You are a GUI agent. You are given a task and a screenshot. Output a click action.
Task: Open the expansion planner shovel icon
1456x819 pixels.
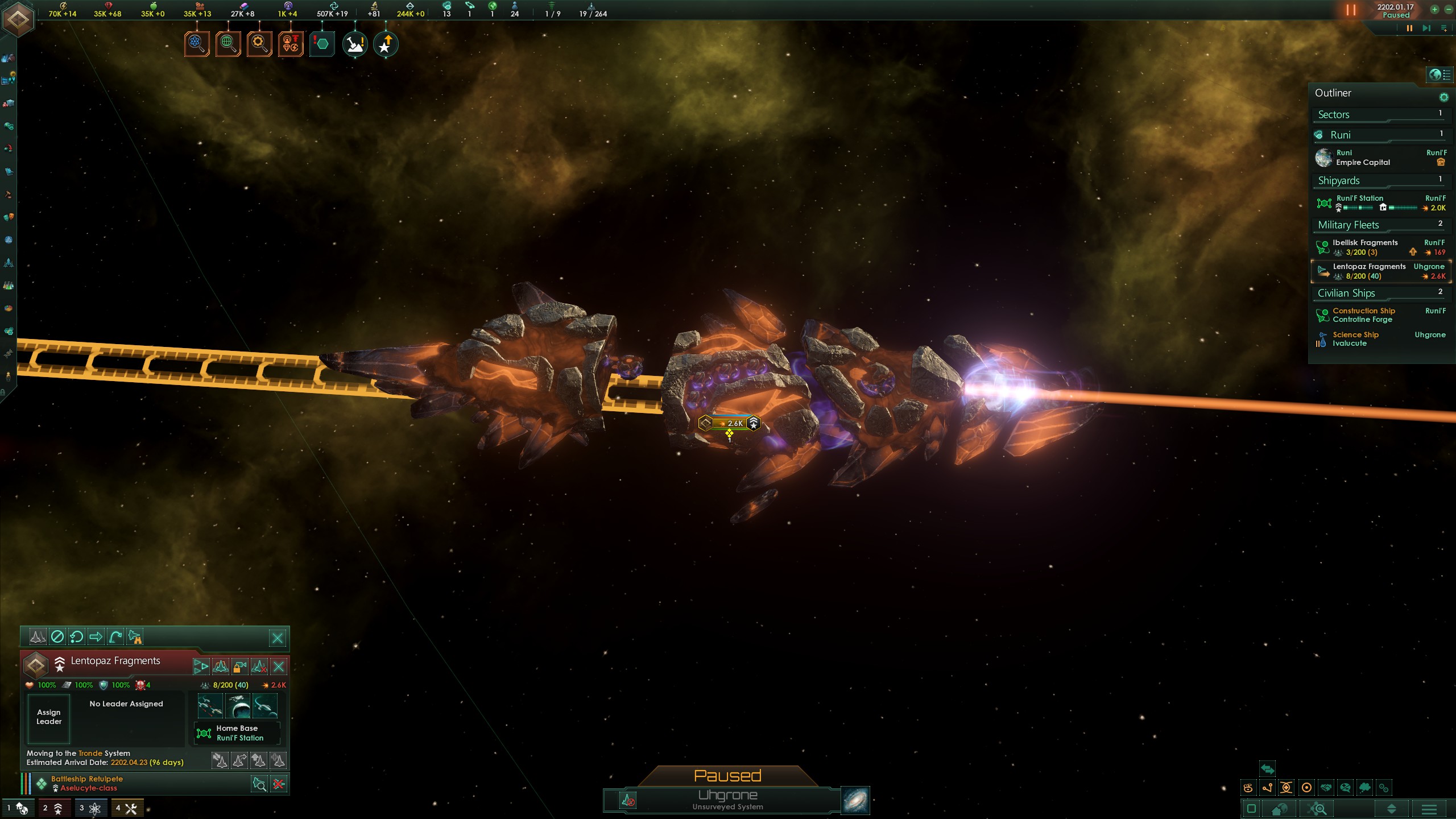point(354,43)
